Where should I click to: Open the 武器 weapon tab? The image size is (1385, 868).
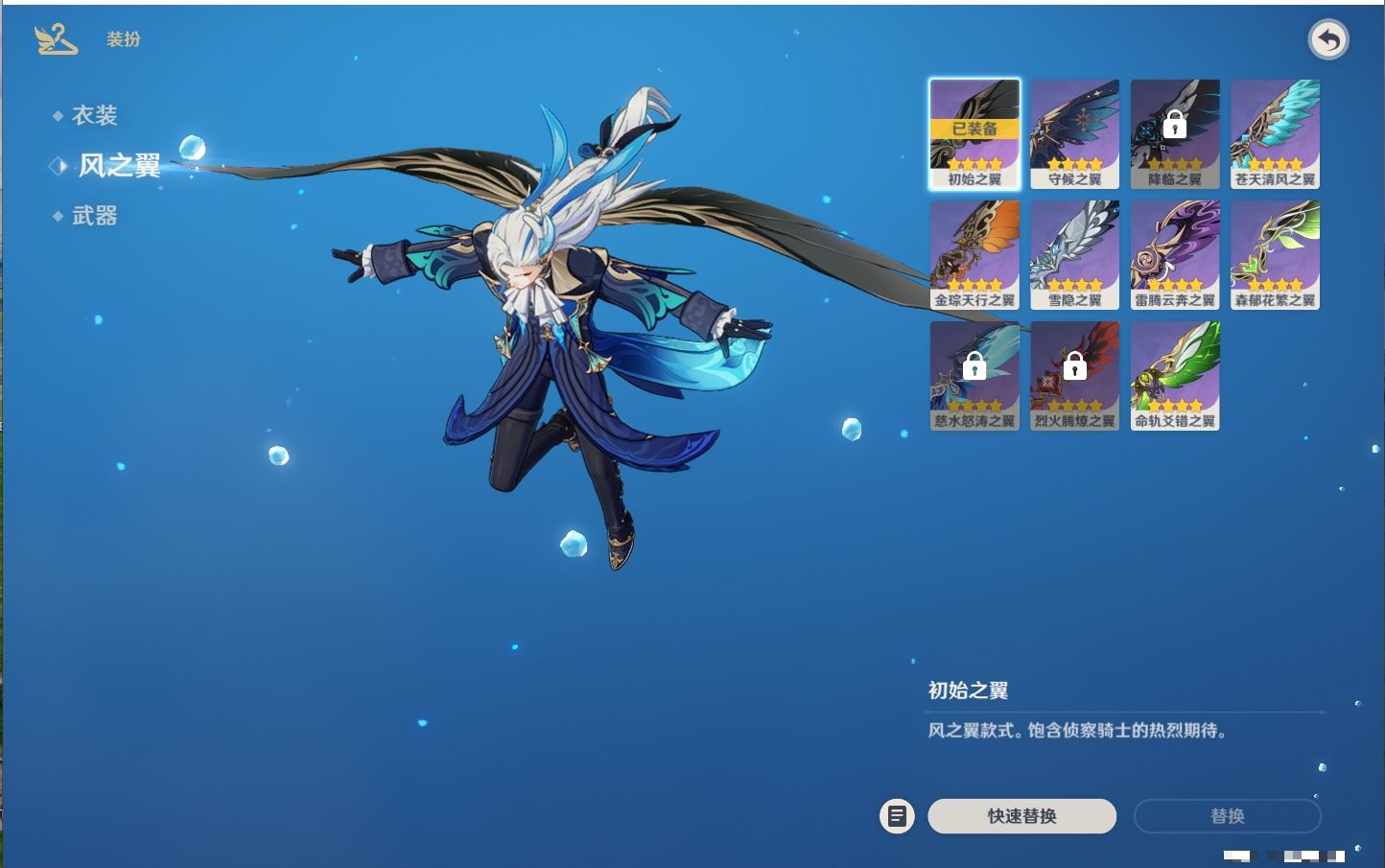click(94, 217)
